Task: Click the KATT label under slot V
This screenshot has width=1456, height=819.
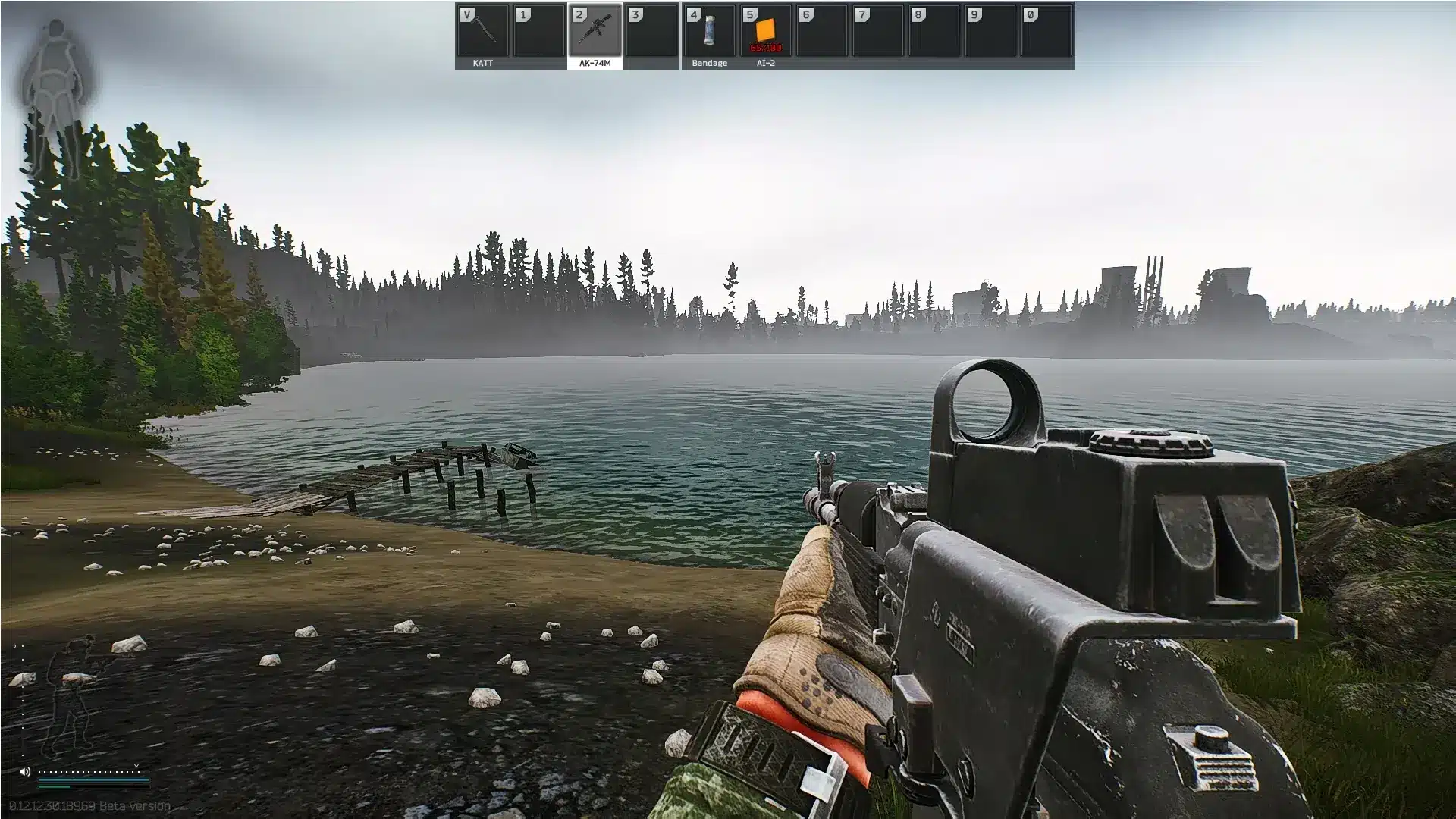Action: point(482,64)
